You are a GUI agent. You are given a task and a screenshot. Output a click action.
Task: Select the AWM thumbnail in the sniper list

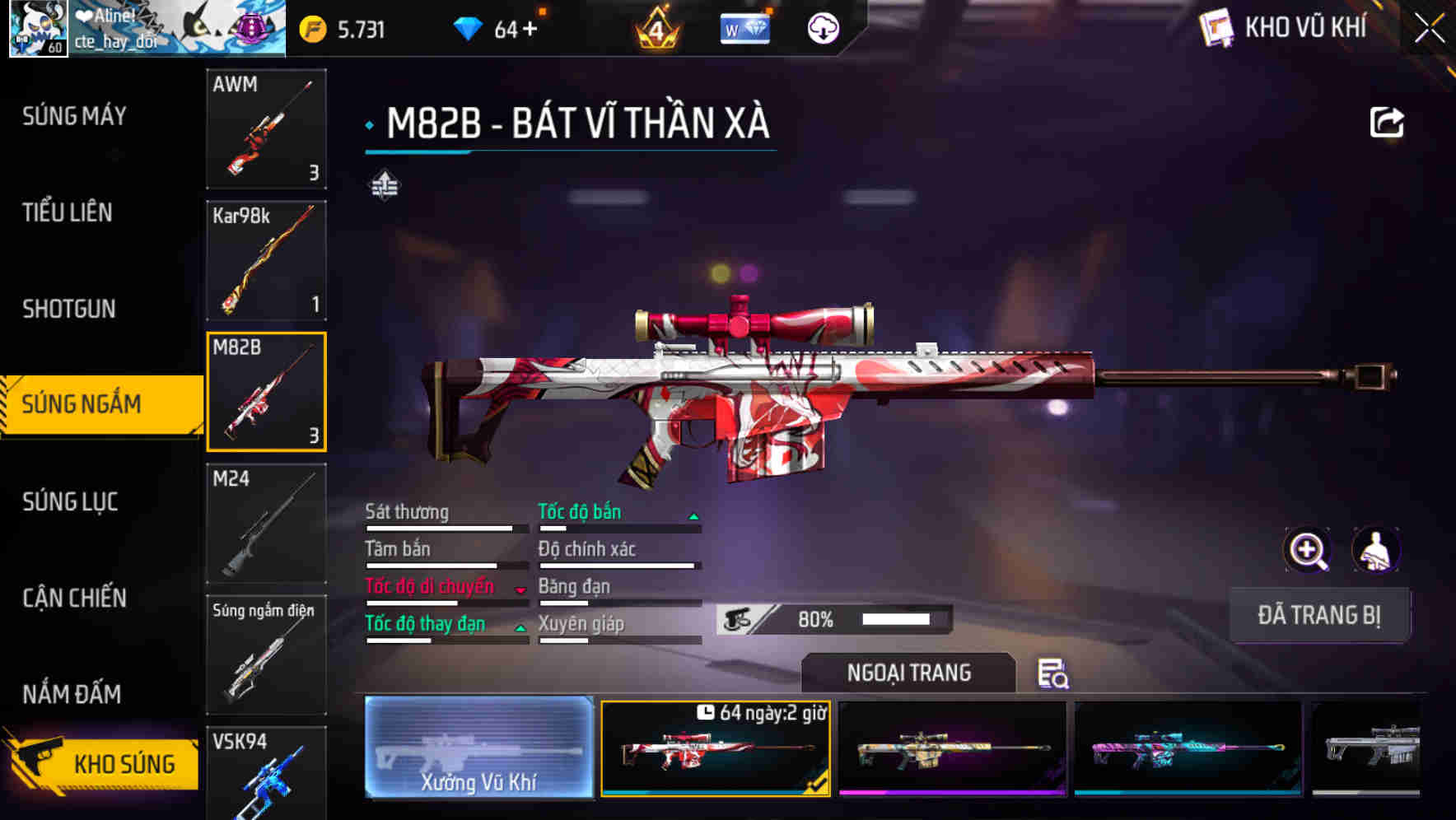tap(266, 130)
